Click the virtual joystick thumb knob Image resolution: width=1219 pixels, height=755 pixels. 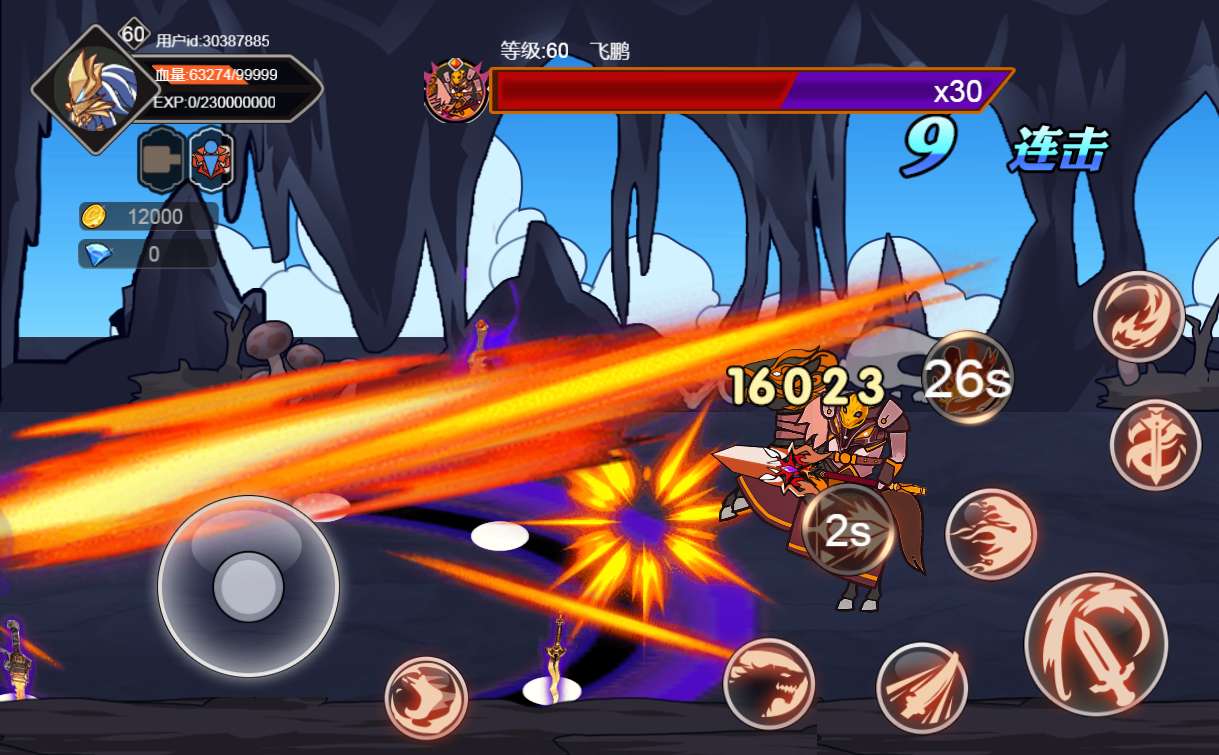pos(248,585)
